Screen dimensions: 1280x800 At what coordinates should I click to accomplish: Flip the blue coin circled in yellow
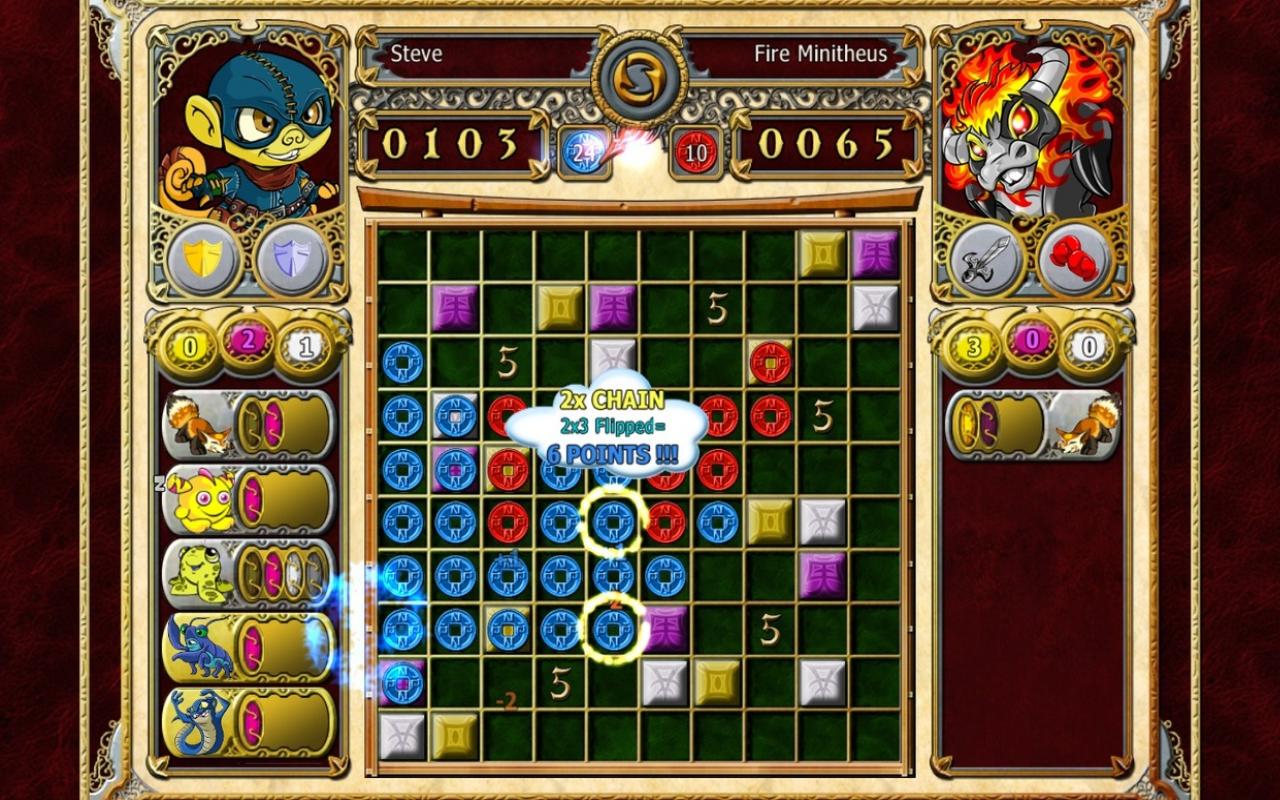[612, 521]
